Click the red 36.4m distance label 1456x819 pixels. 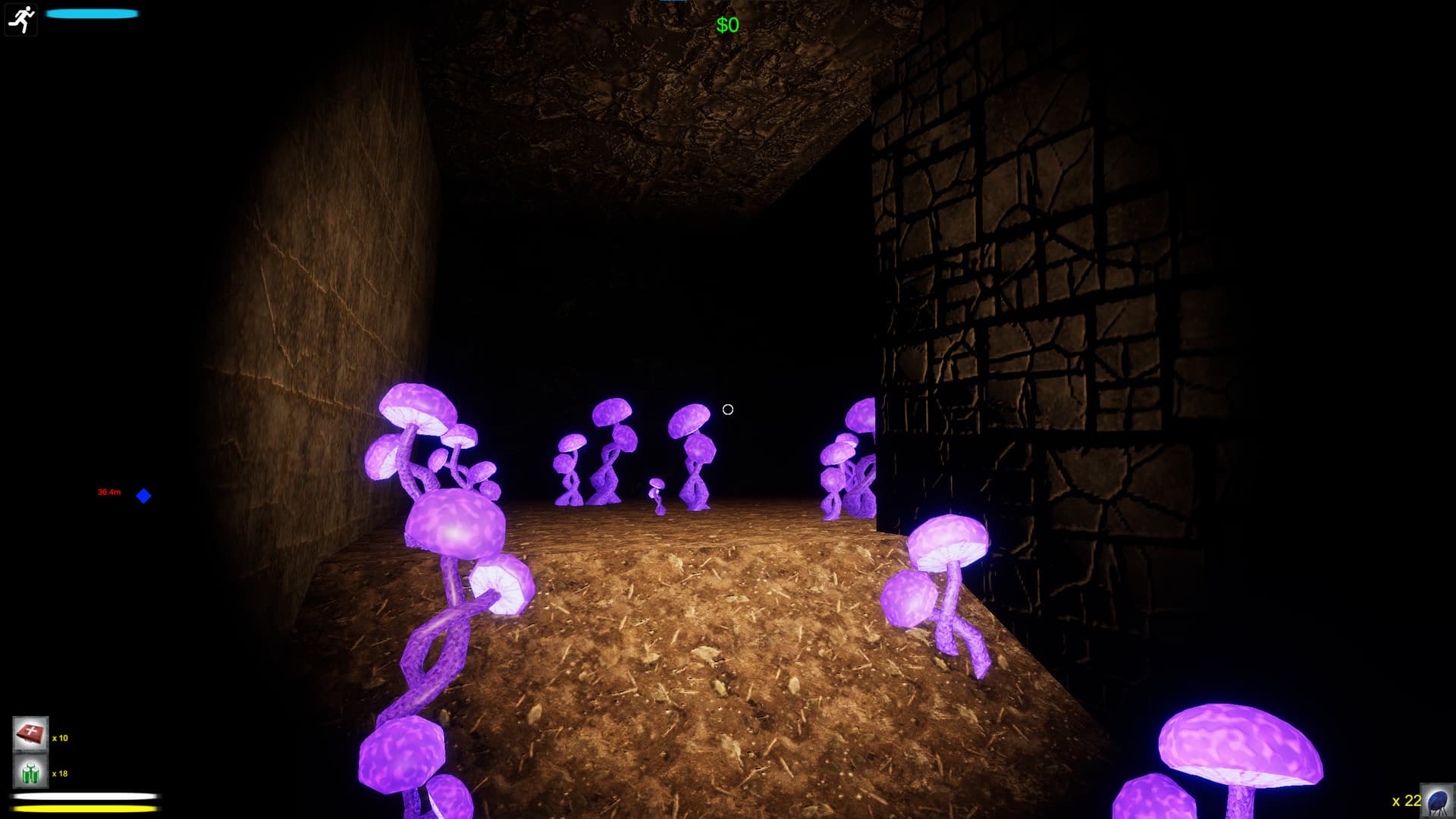click(x=108, y=491)
